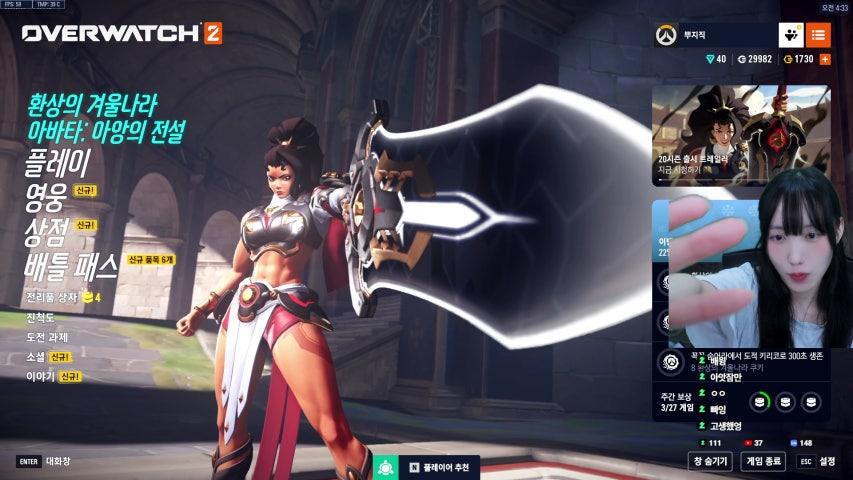The height and width of the screenshot is (480, 853).
Task: Open the 소셜 (Social) menu
Action: pyautogui.click(x=37, y=357)
